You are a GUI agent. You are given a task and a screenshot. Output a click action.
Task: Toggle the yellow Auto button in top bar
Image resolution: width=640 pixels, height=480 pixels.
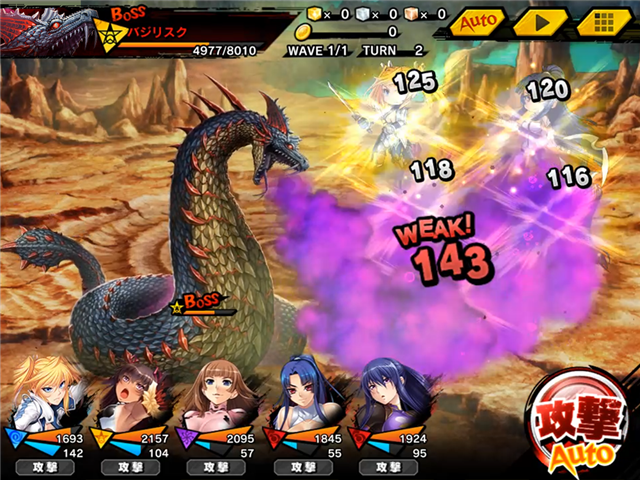coord(476,21)
